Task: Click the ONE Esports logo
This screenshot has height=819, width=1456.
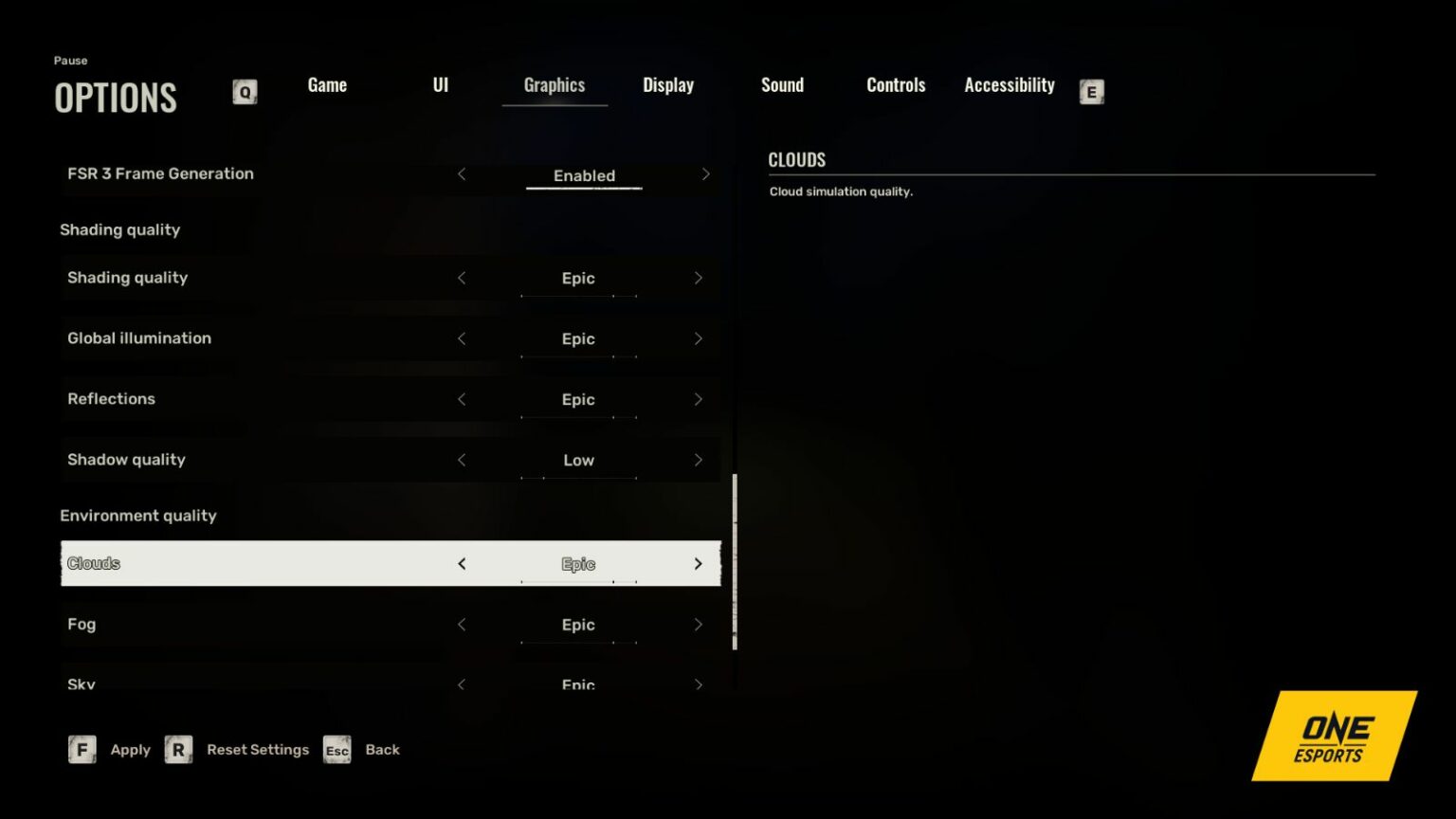Action: [x=1333, y=736]
